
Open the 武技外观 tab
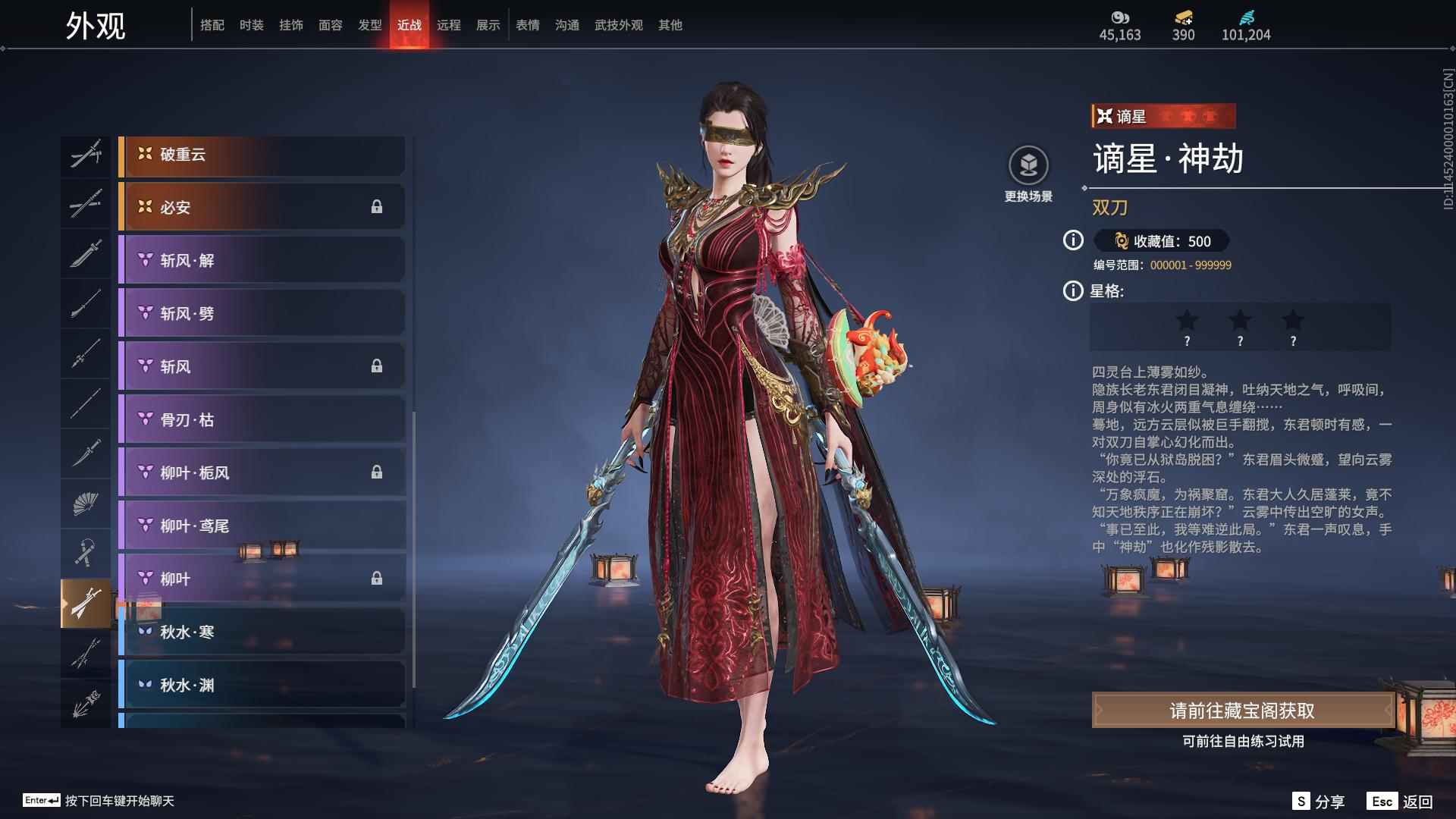point(618,24)
